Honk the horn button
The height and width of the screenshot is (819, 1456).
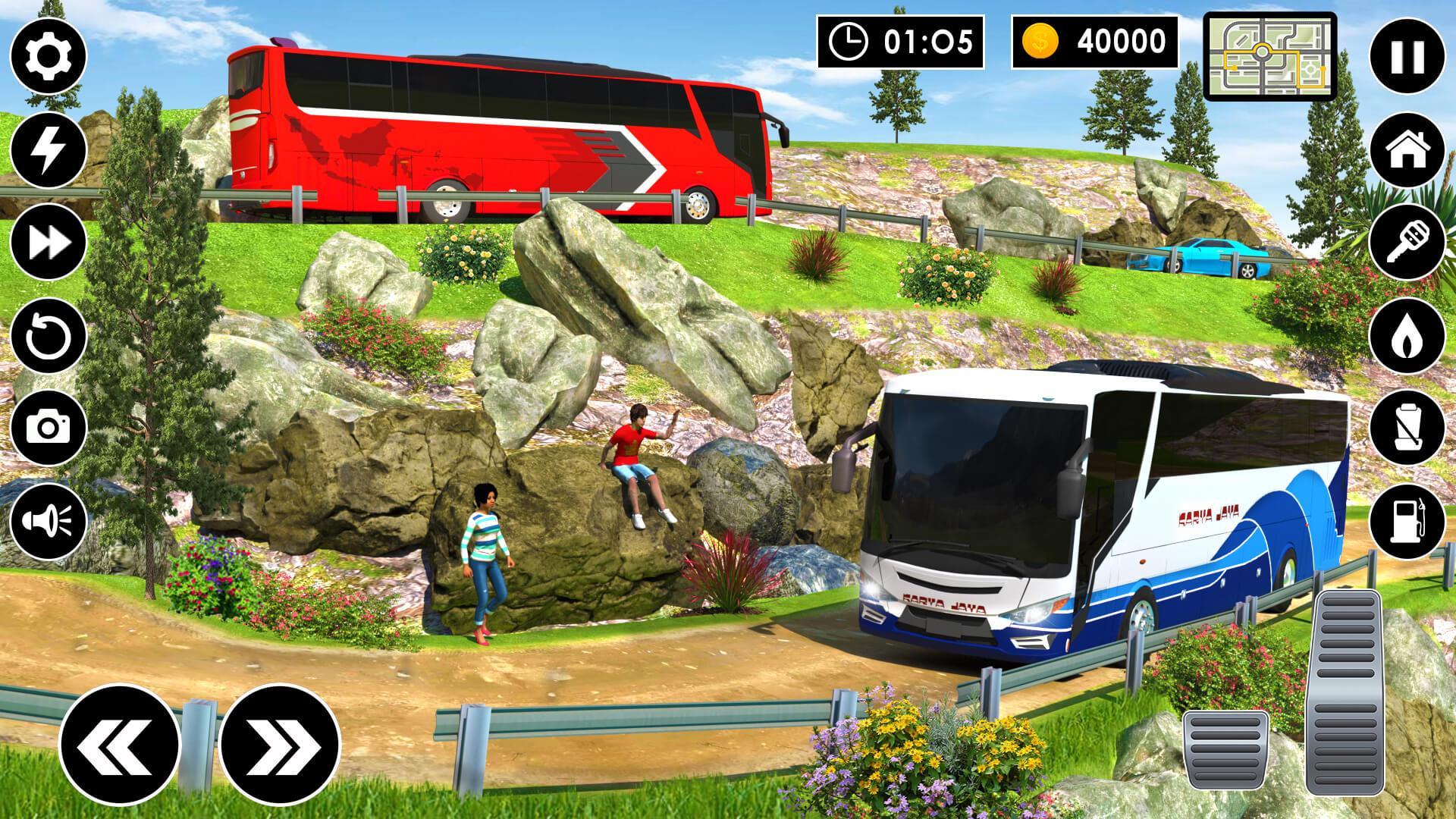tap(49, 522)
